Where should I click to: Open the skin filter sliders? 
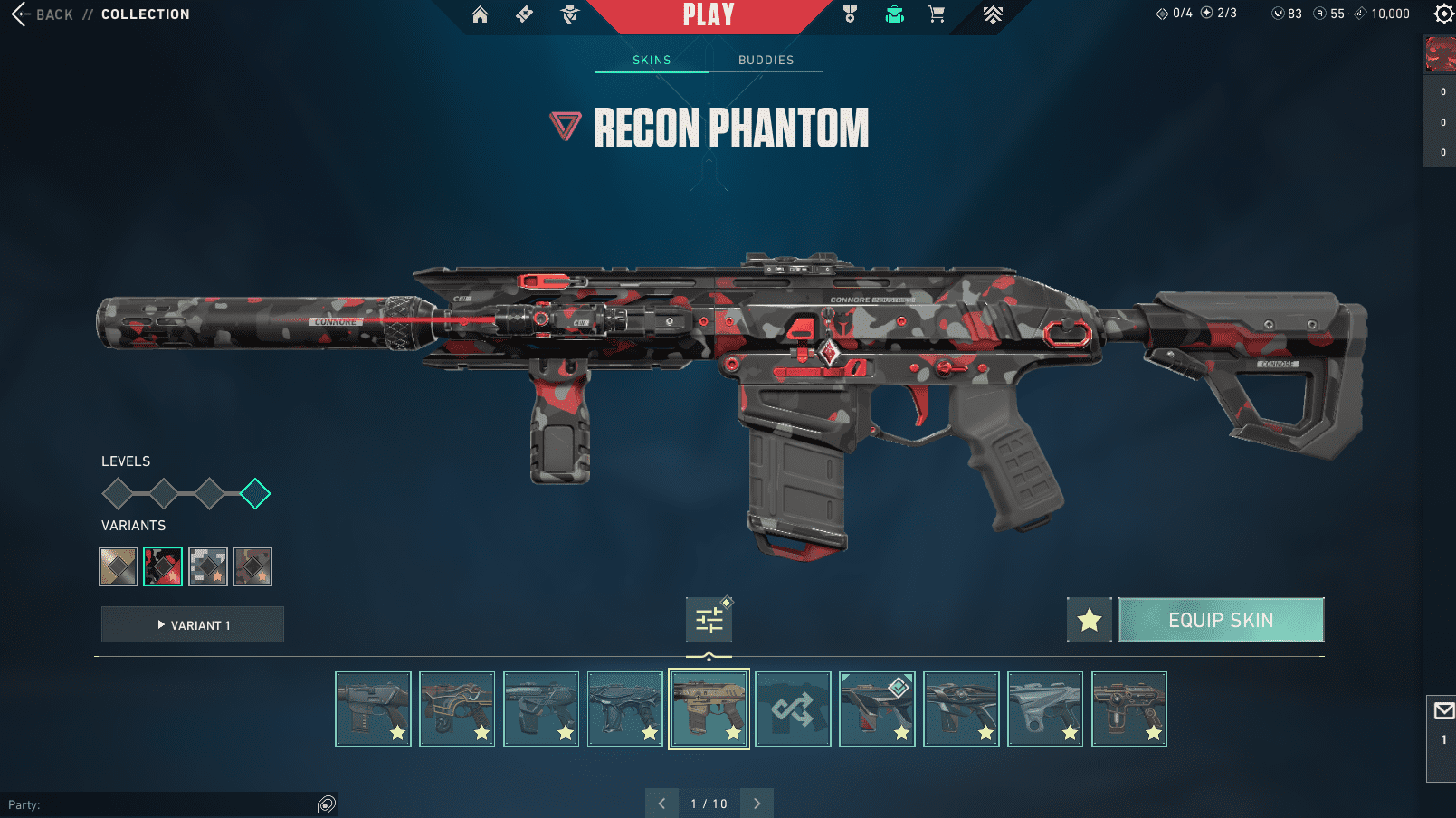pyautogui.click(x=709, y=620)
